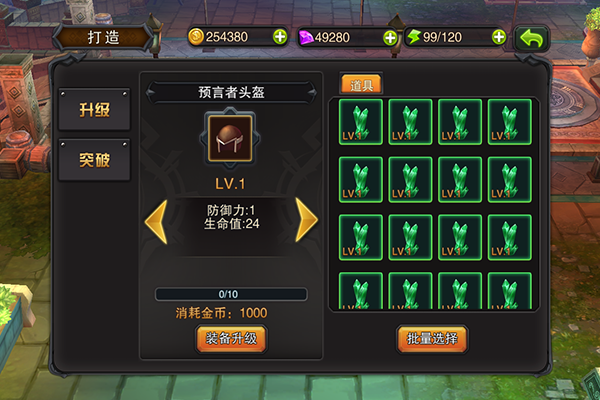Viewport: 600px width, 400px height.
Task: Click the 装备升级 equipment upgrade button
Action: tap(231, 338)
